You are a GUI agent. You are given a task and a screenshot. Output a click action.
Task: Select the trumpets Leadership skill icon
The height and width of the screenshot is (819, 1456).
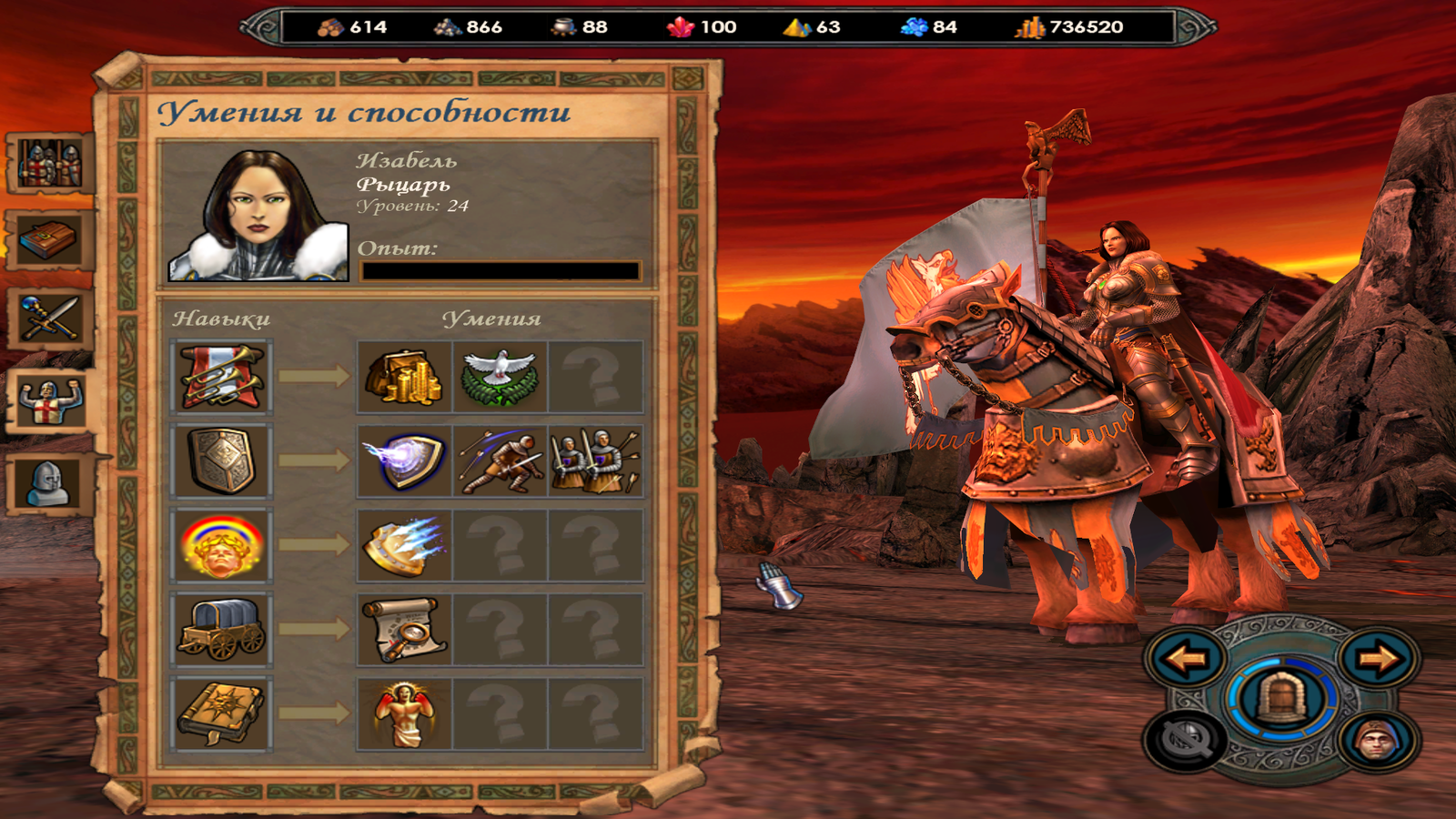click(x=221, y=377)
